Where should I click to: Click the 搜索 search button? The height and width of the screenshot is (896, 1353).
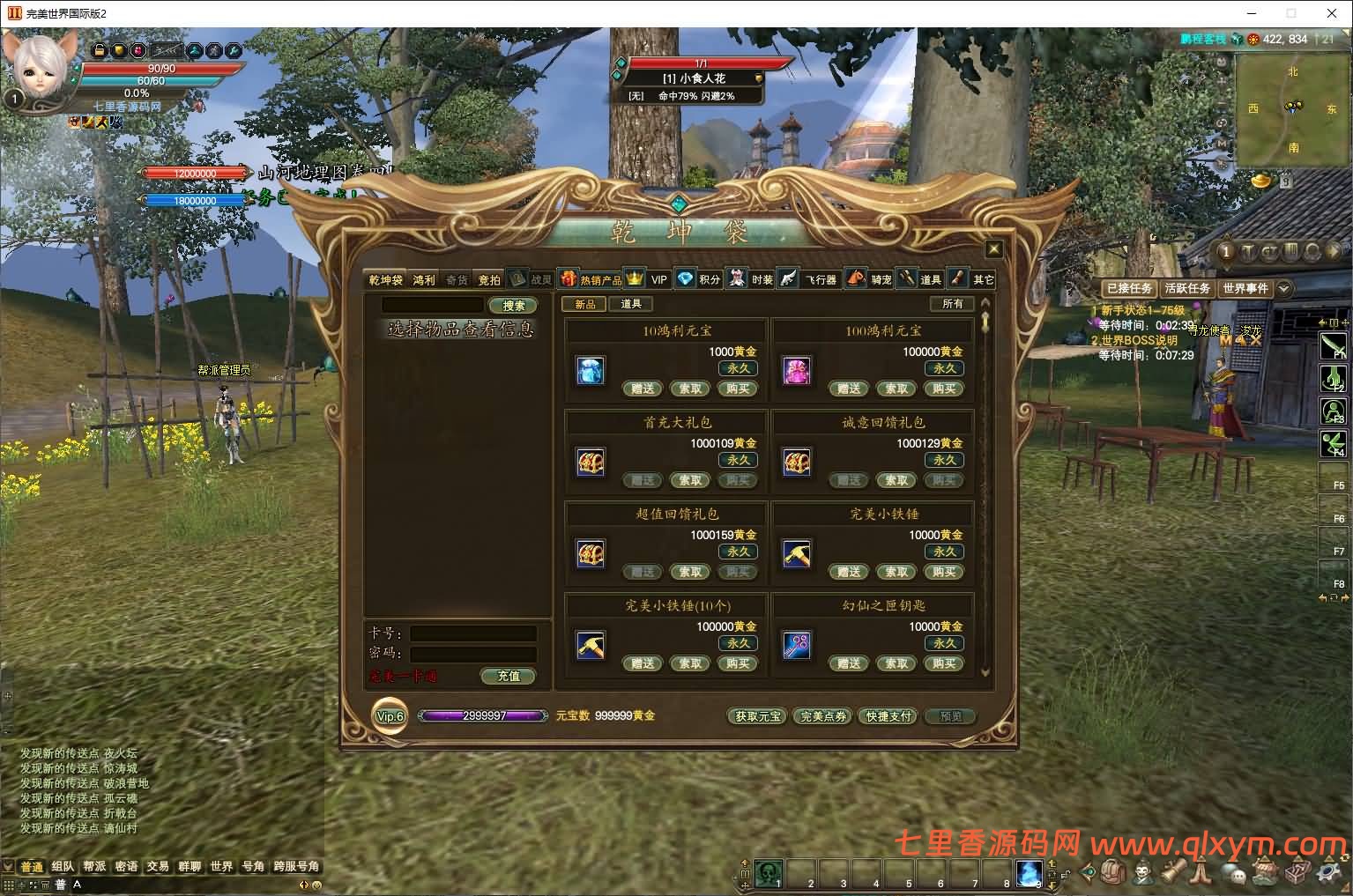point(513,306)
